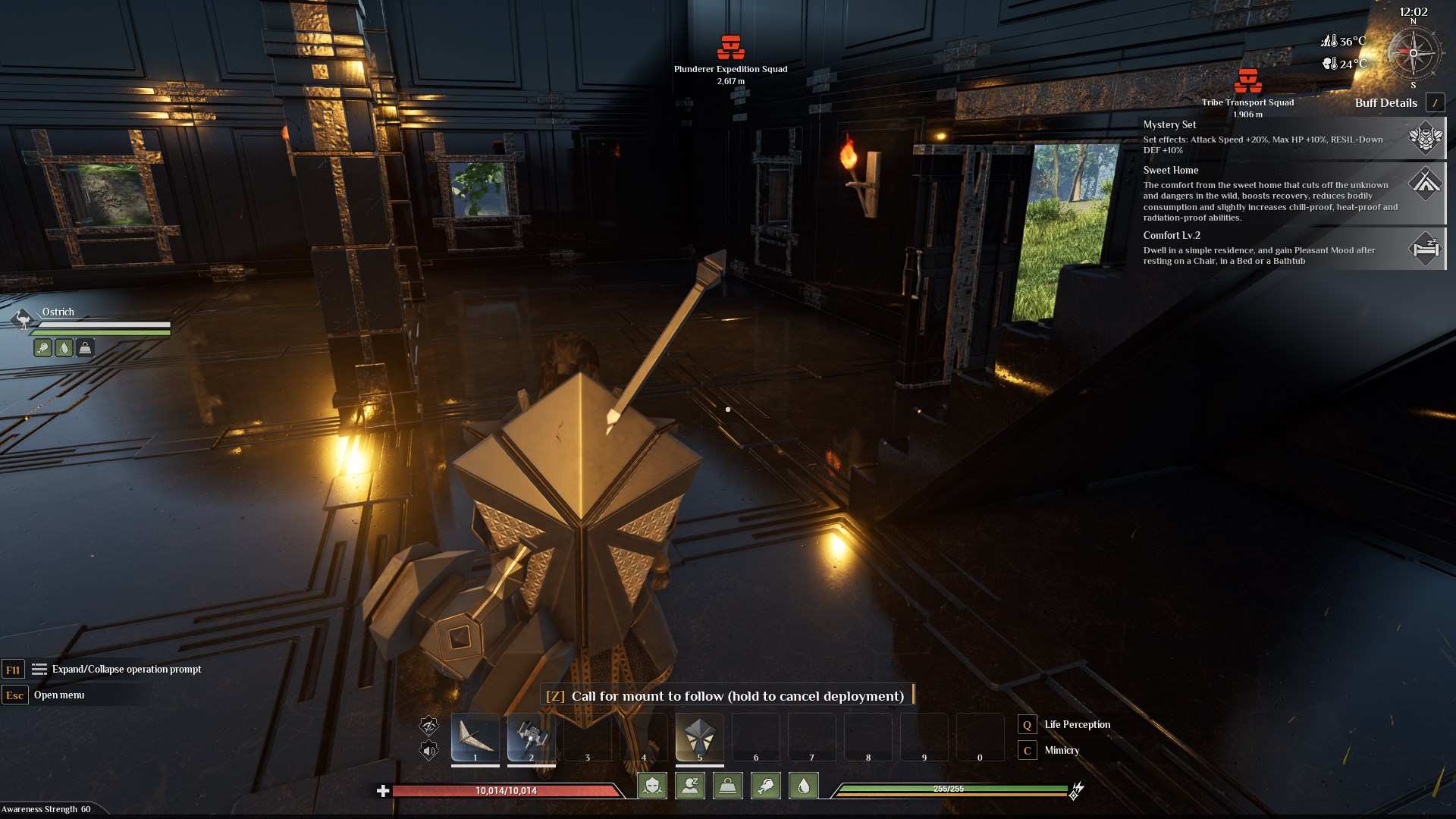This screenshot has height=819, width=1456.
Task: Click the player's meat hunger status icon
Action: coord(765,786)
